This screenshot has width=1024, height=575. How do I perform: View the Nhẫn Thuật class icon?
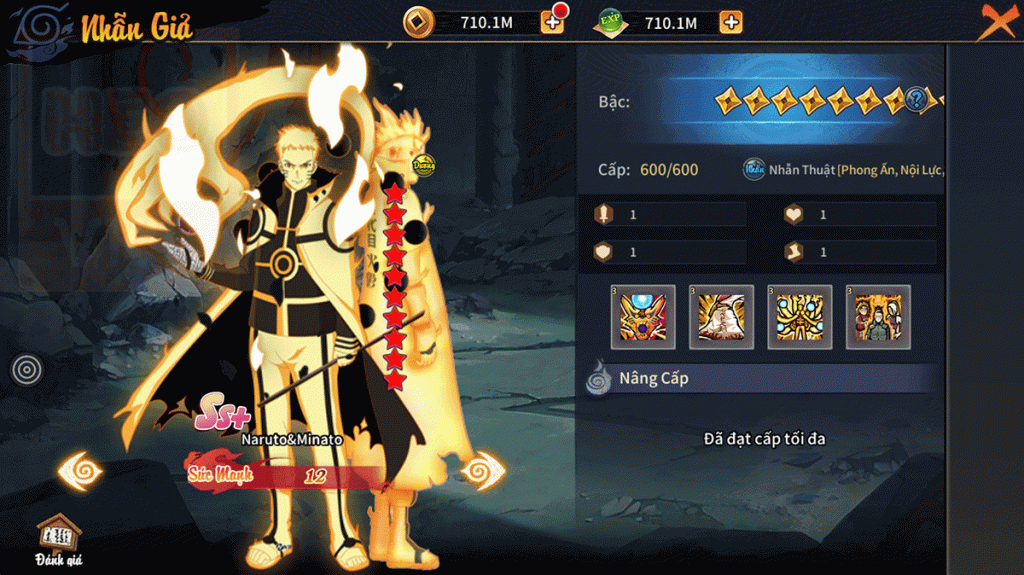(754, 170)
